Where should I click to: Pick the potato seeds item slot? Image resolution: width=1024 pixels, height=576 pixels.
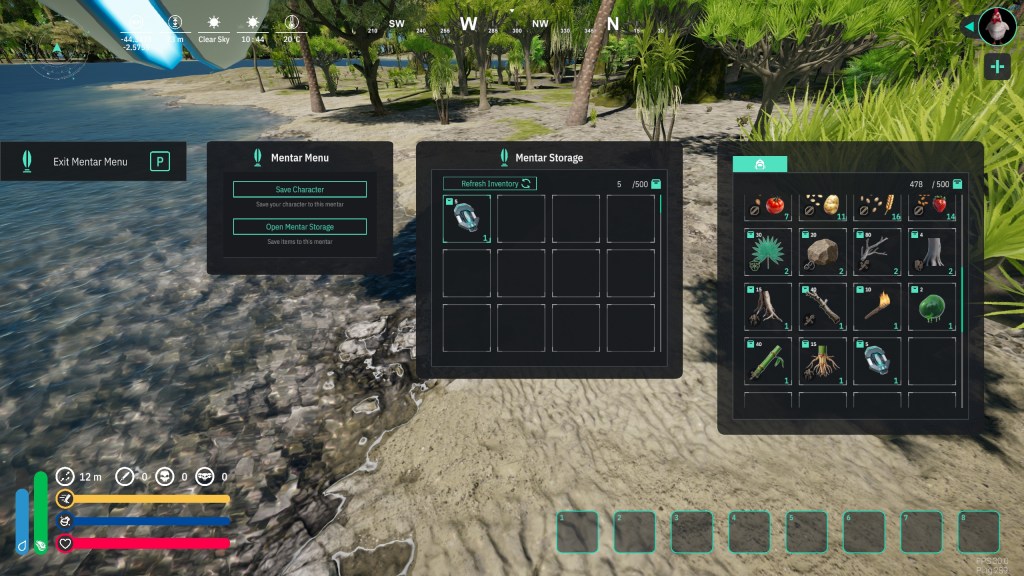point(822,206)
